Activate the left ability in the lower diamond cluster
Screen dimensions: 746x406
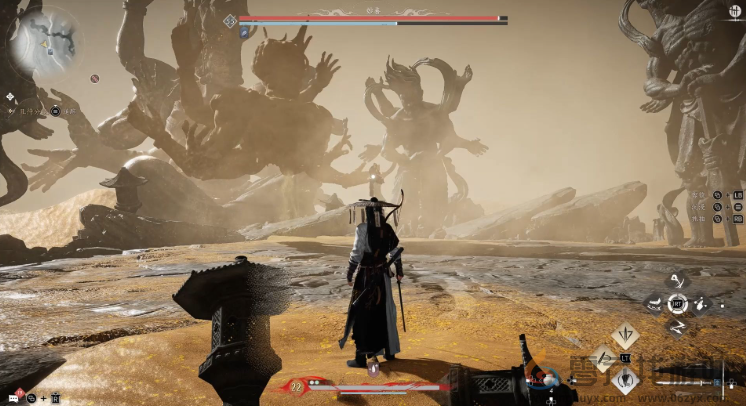(x=603, y=358)
